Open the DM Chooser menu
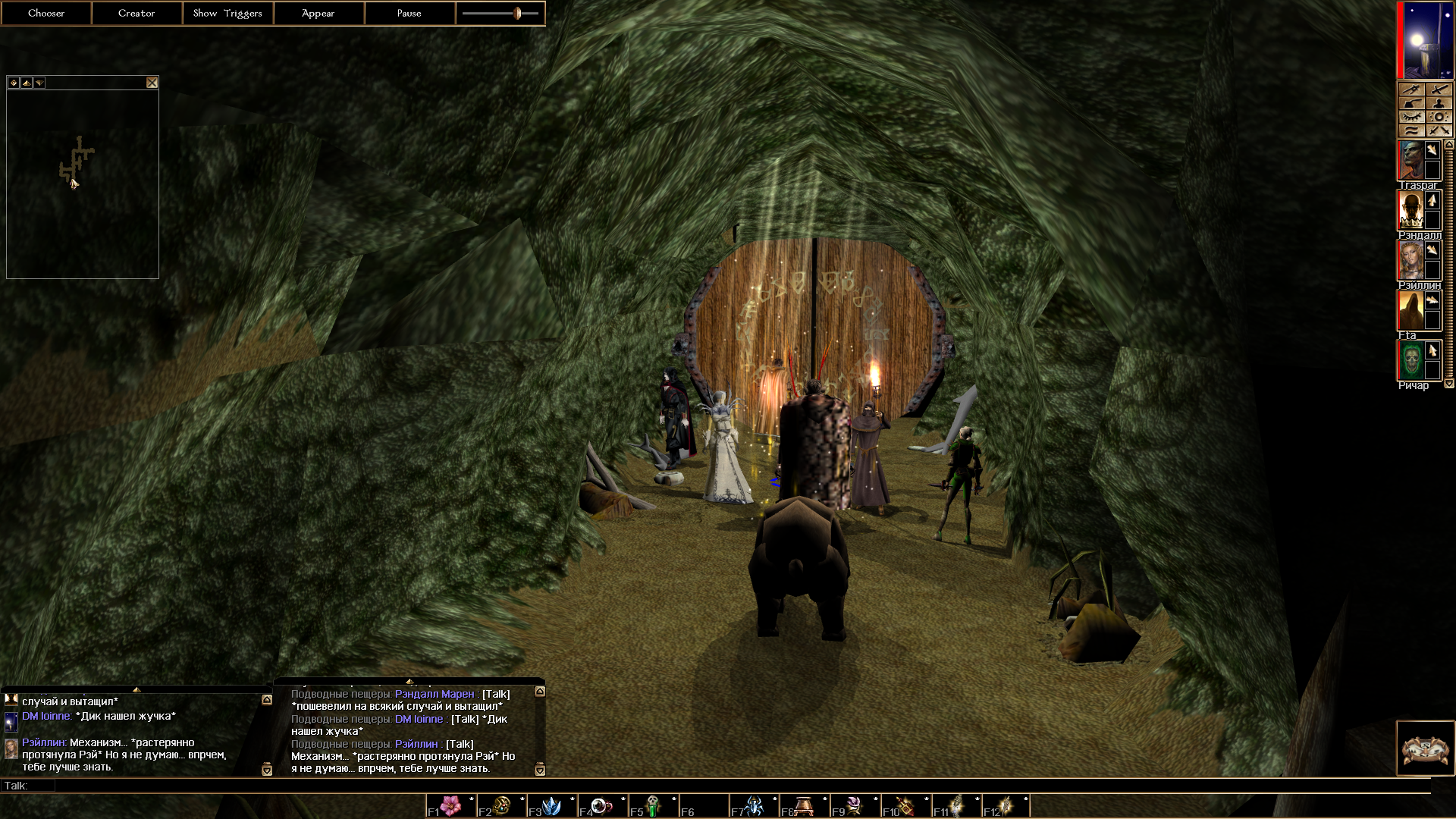Screen dimensions: 1456x819 coord(46,13)
